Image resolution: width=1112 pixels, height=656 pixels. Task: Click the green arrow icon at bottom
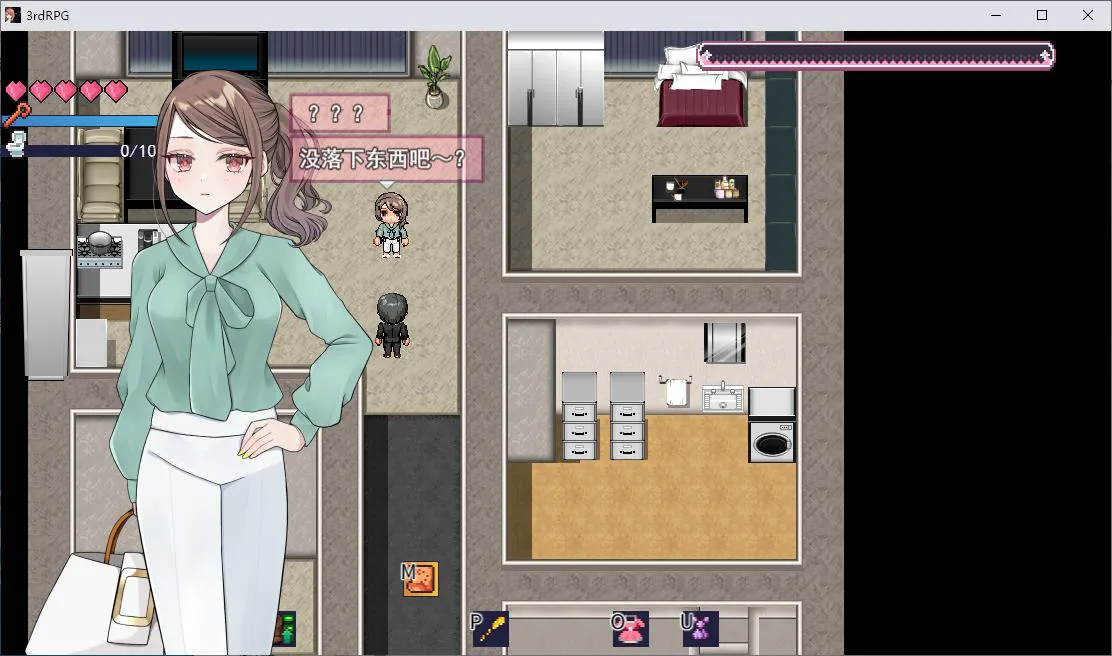(x=286, y=629)
